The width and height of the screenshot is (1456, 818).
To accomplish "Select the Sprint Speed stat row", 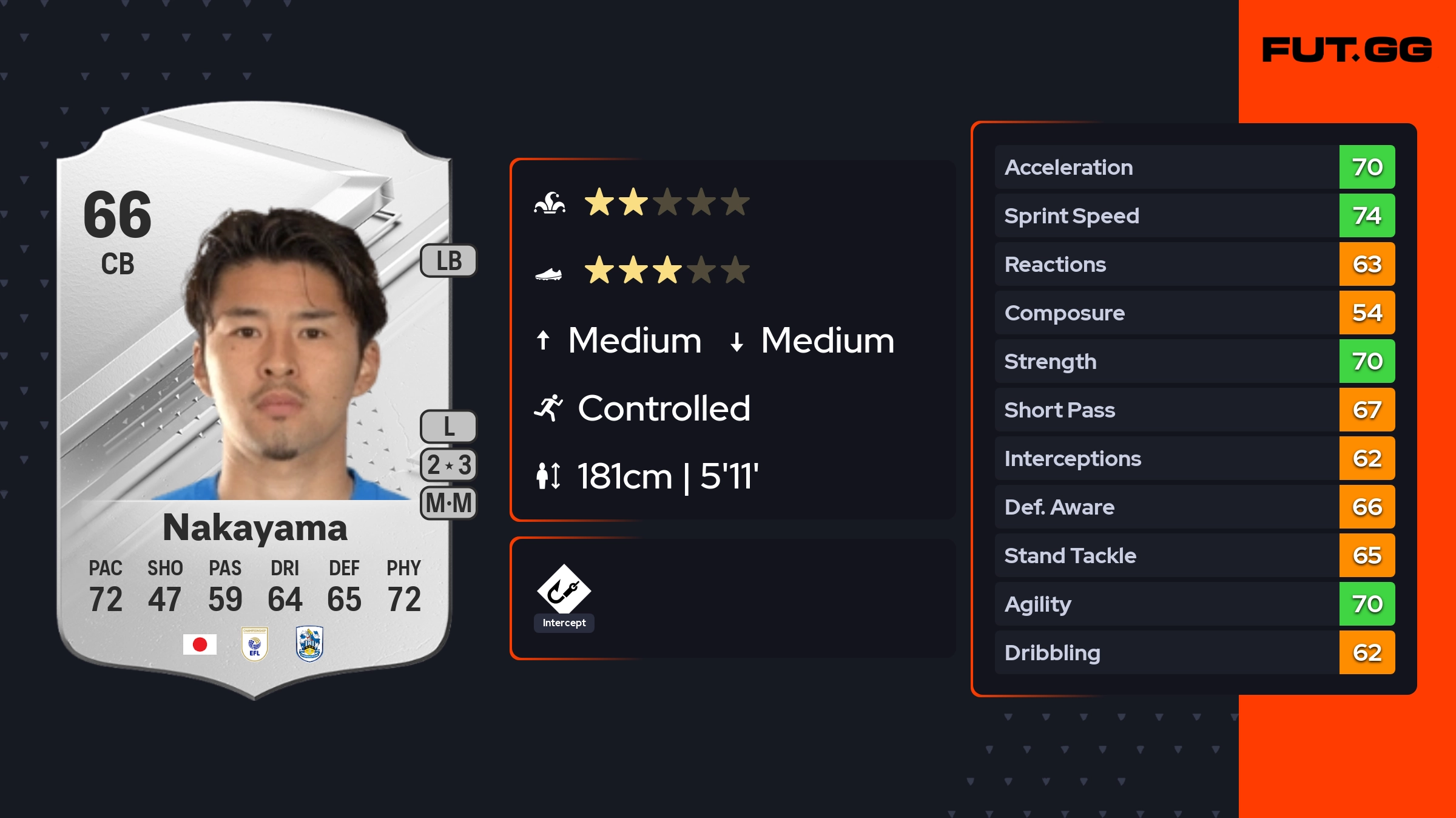I will (1194, 215).
